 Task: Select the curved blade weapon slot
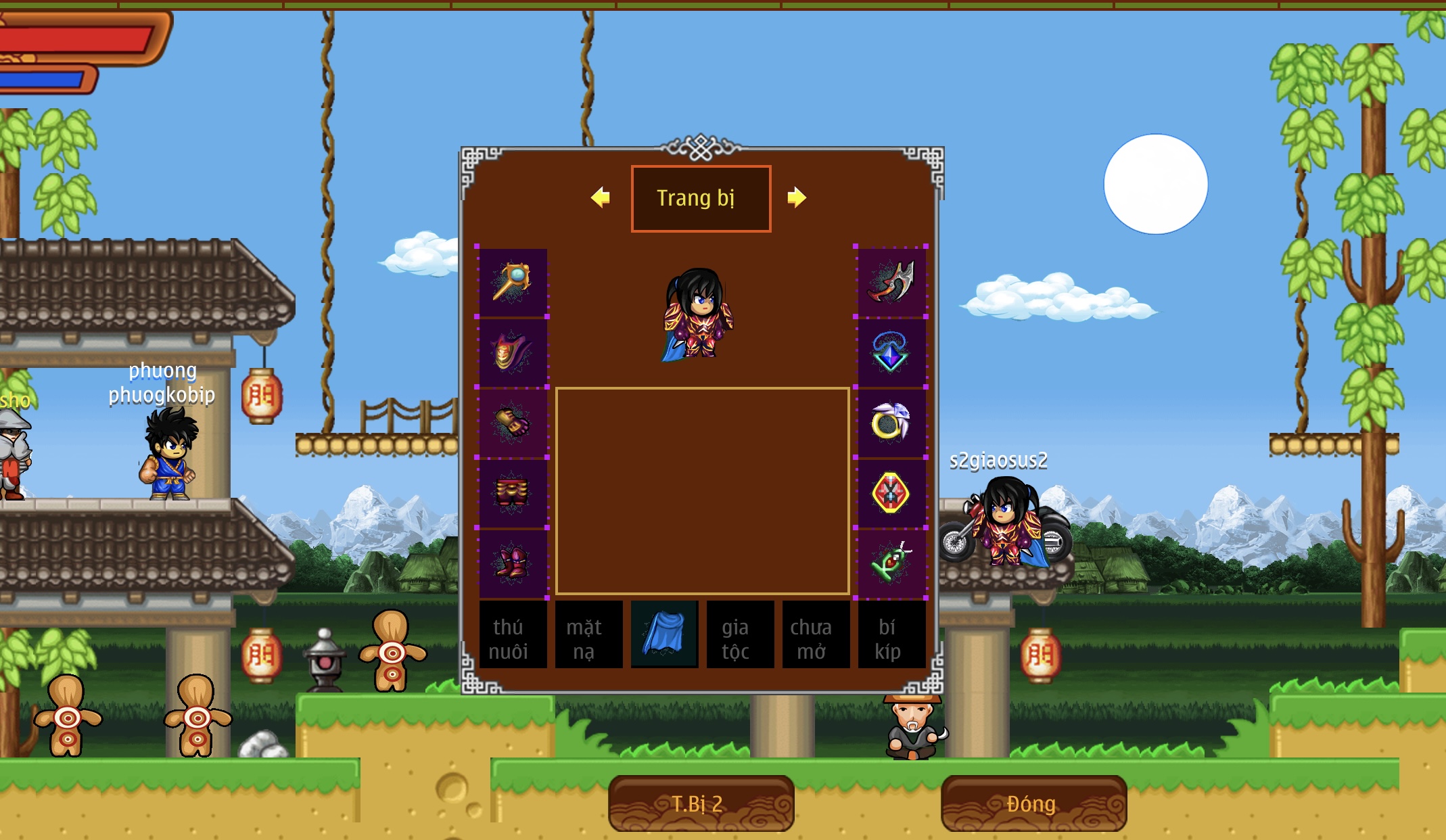(891, 282)
